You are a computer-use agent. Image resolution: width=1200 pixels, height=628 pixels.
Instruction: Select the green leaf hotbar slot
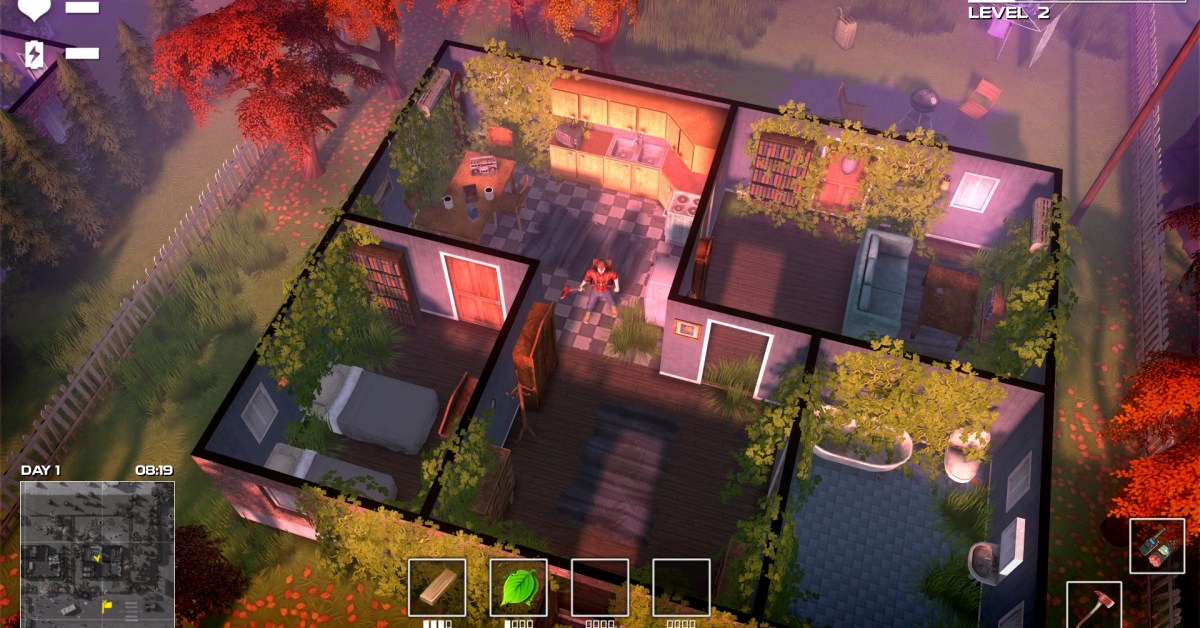(518, 587)
